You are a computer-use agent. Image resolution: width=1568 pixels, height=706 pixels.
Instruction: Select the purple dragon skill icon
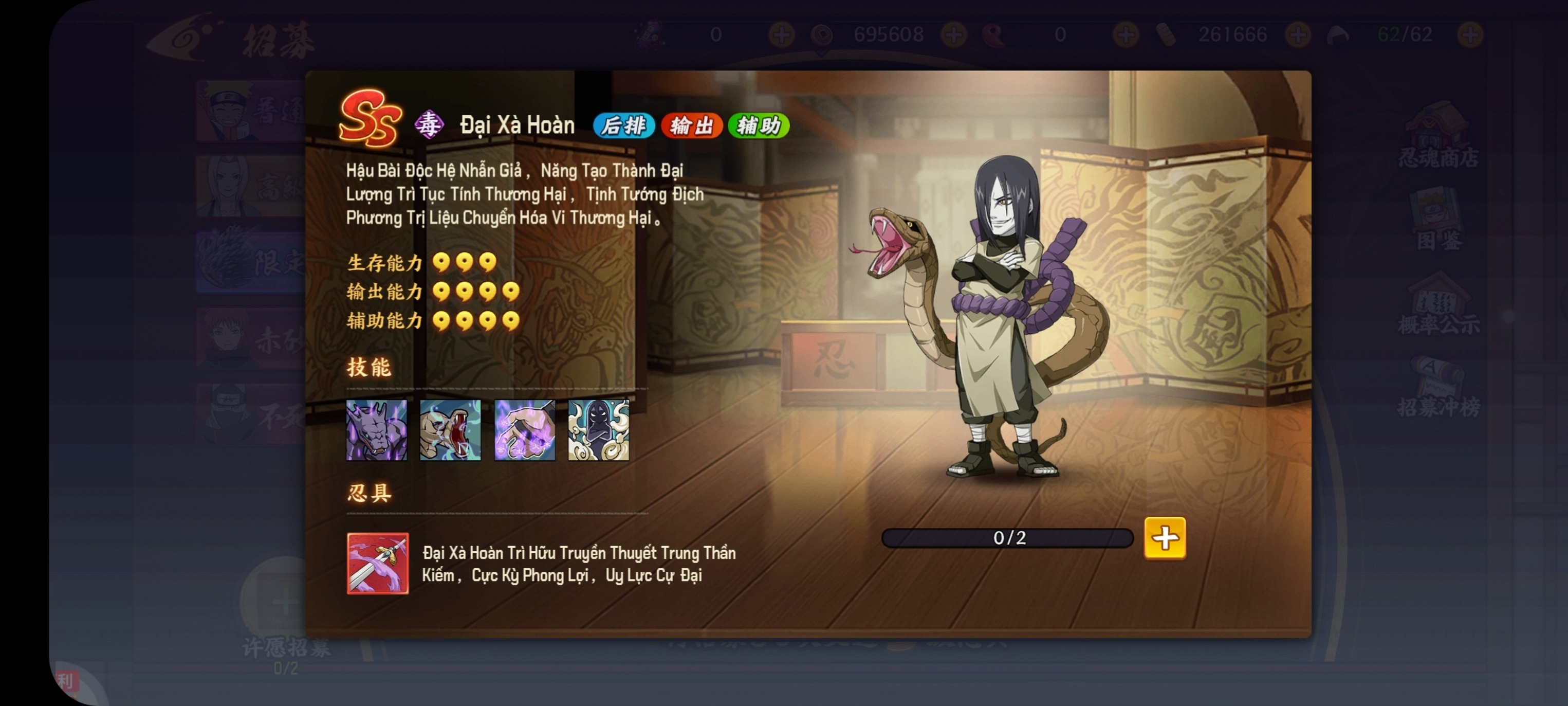(x=376, y=430)
